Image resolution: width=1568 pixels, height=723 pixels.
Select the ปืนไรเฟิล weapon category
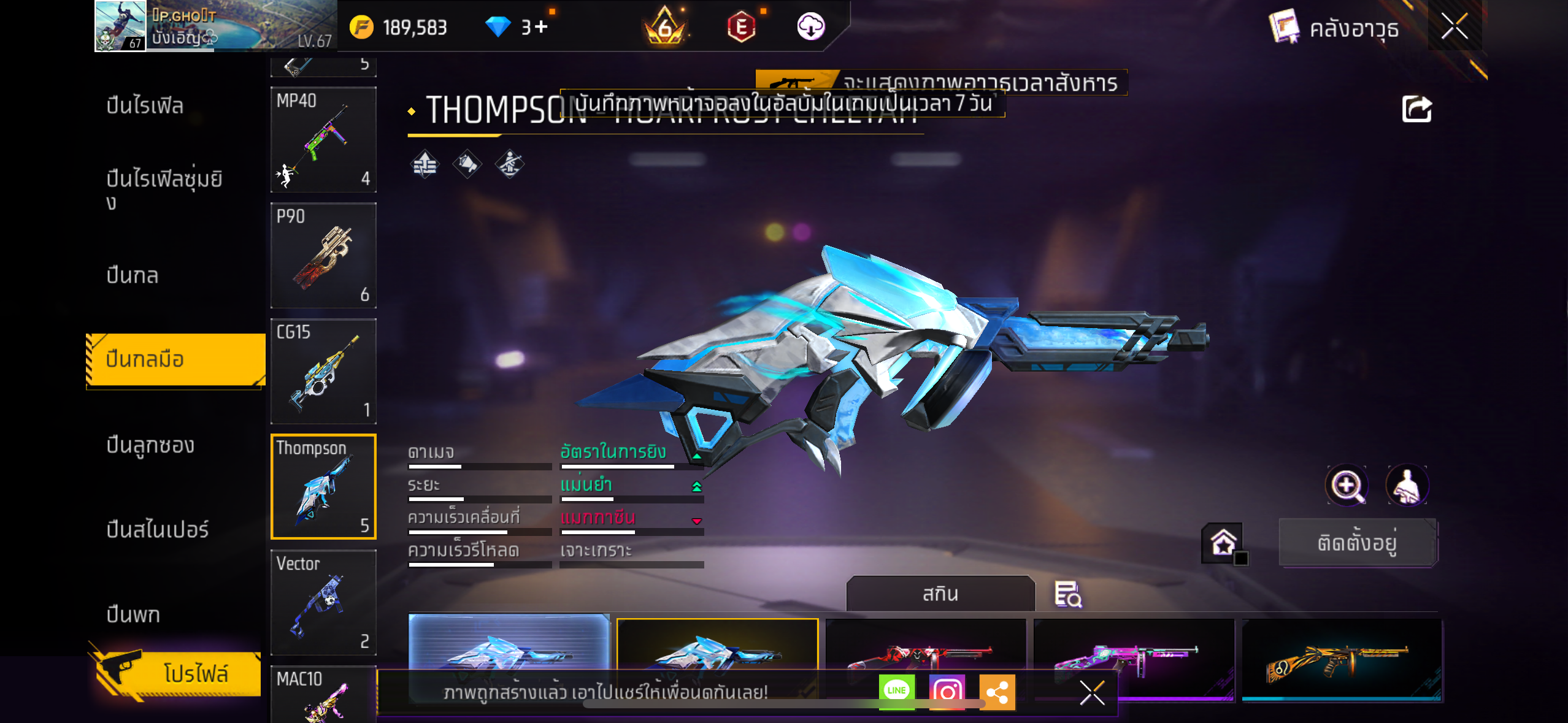145,105
